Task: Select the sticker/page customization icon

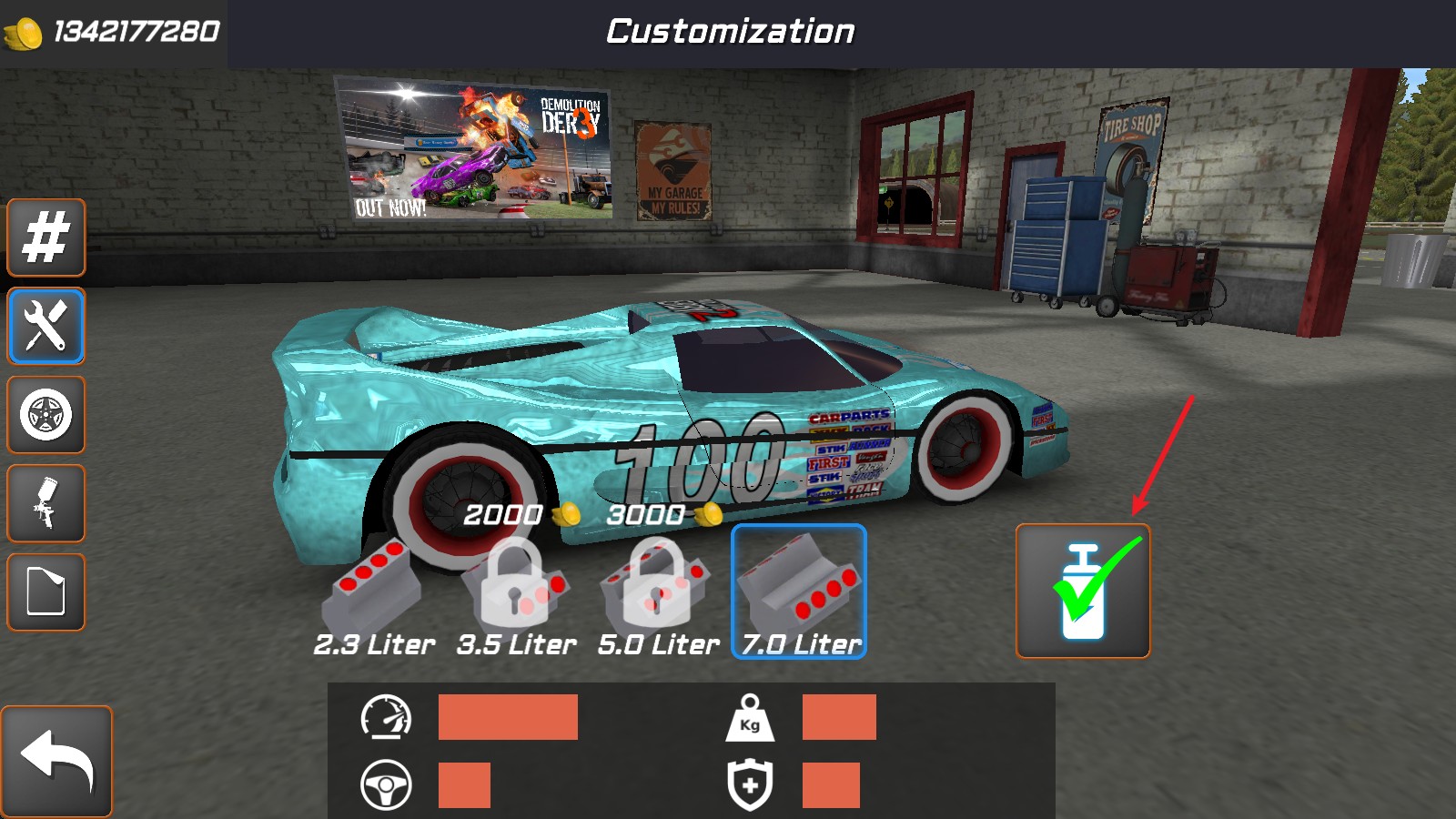Action: pyautogui.click(x=45, y=592)
